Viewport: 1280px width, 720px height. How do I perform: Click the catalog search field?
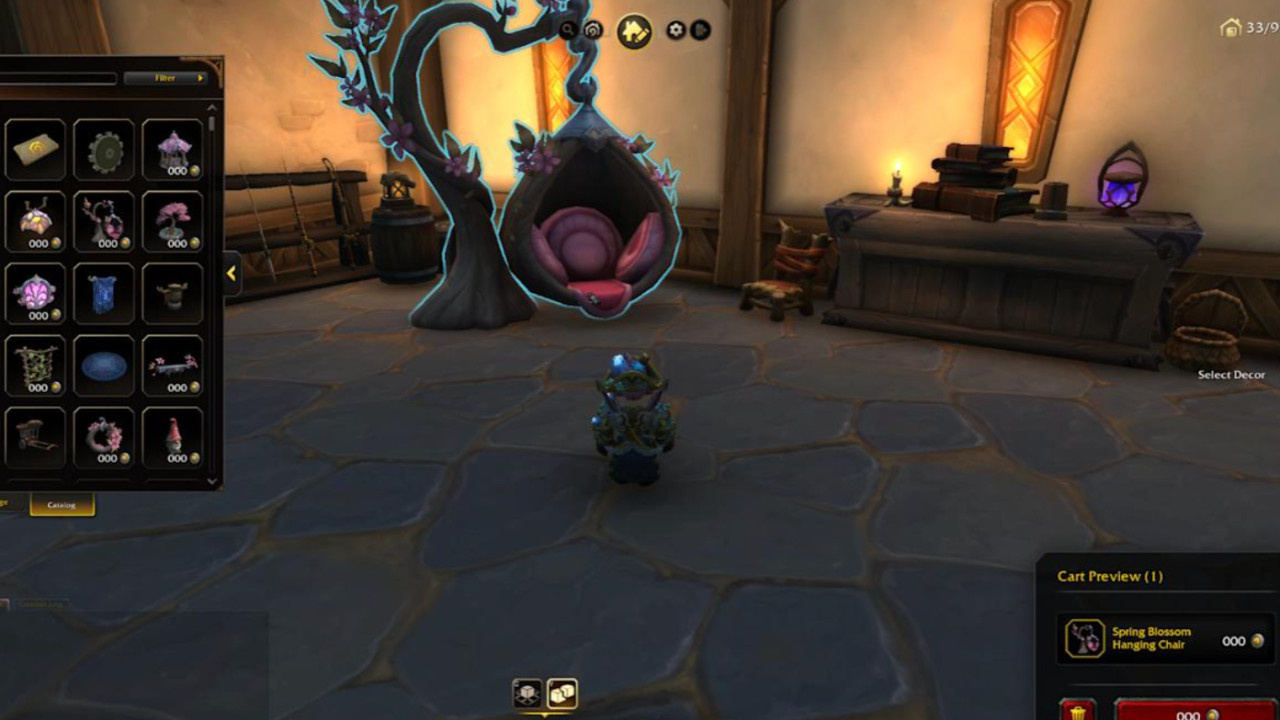pyautogui.click(x=58, y=78)
